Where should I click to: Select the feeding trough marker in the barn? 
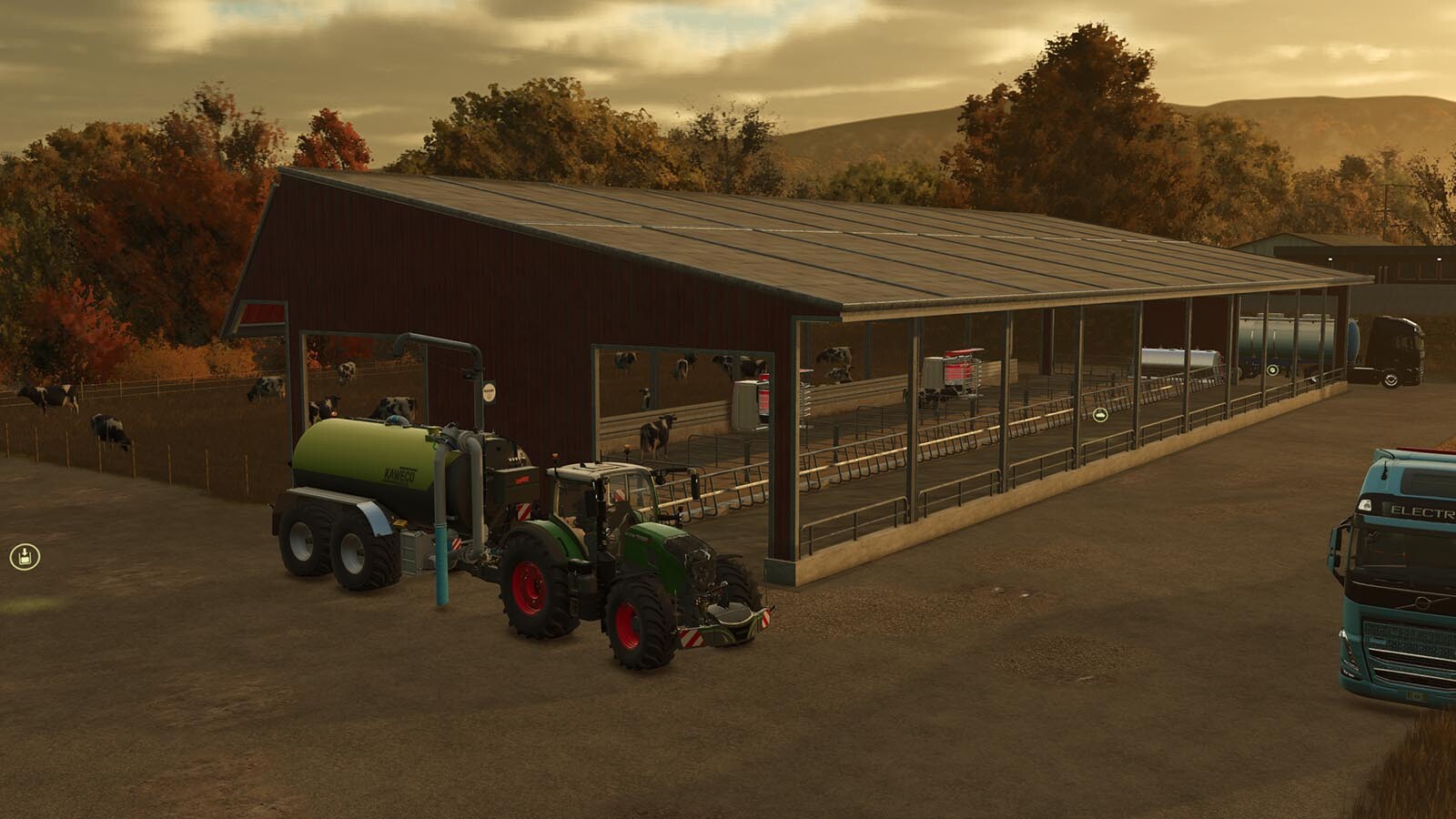pyautogui.click(x=1100, y=416)
